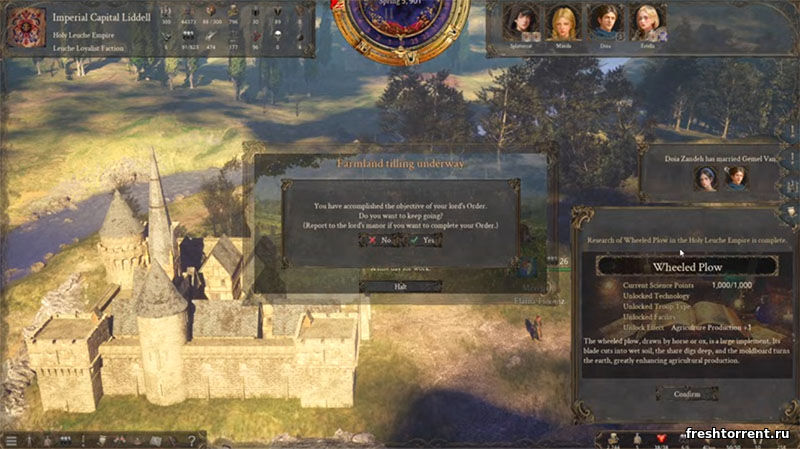Screen dimensions: 800x449
Task: Click the Imperial Capital Liddell faction emblem
Action: pyautogui.click(x=22, y=30)
